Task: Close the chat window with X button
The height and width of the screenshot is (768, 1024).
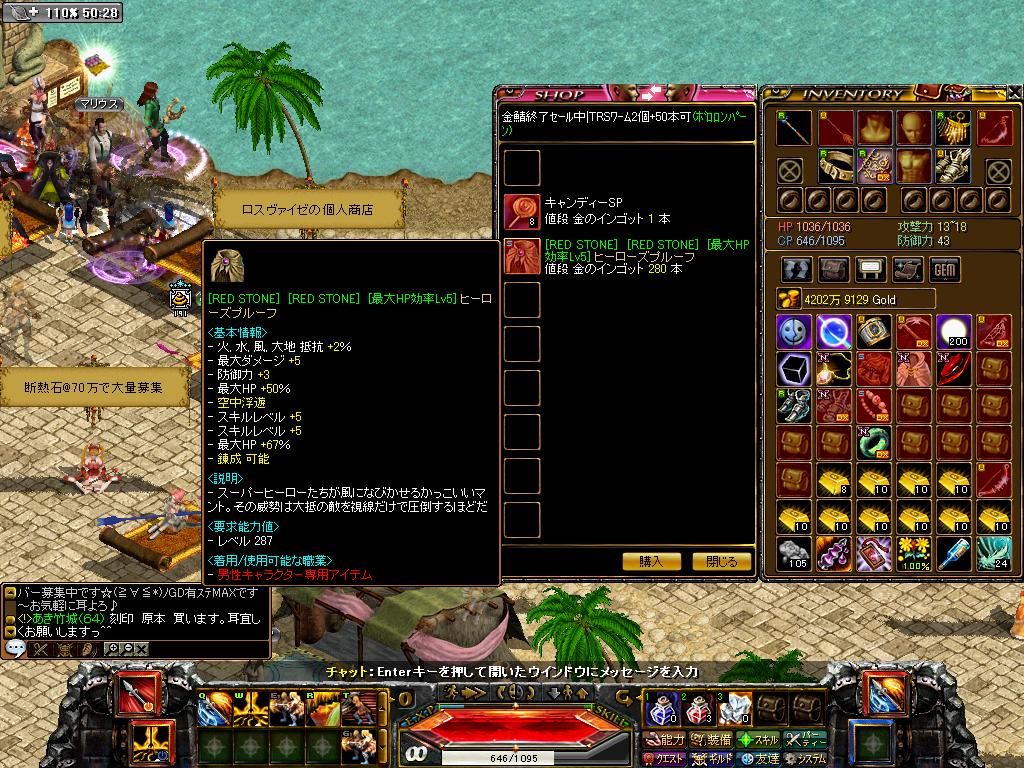Action: (141, 649)
